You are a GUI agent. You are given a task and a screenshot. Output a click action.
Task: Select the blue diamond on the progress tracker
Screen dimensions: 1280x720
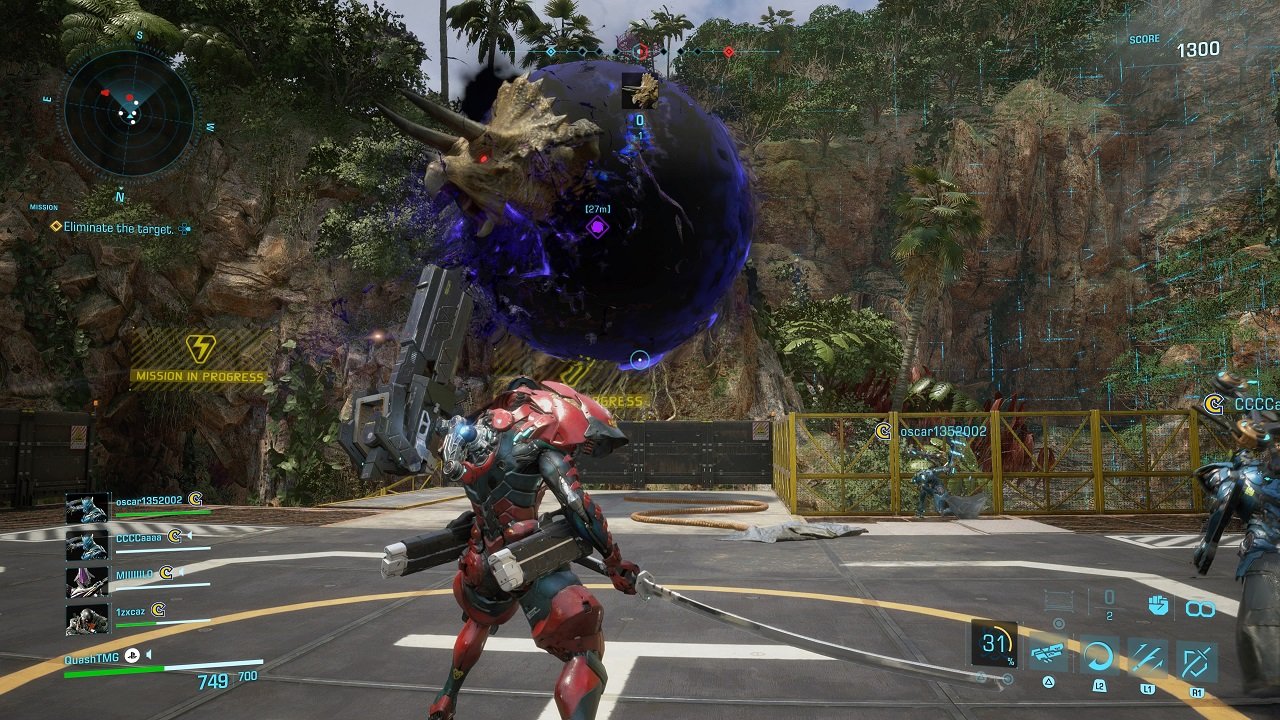coord(551,51)
